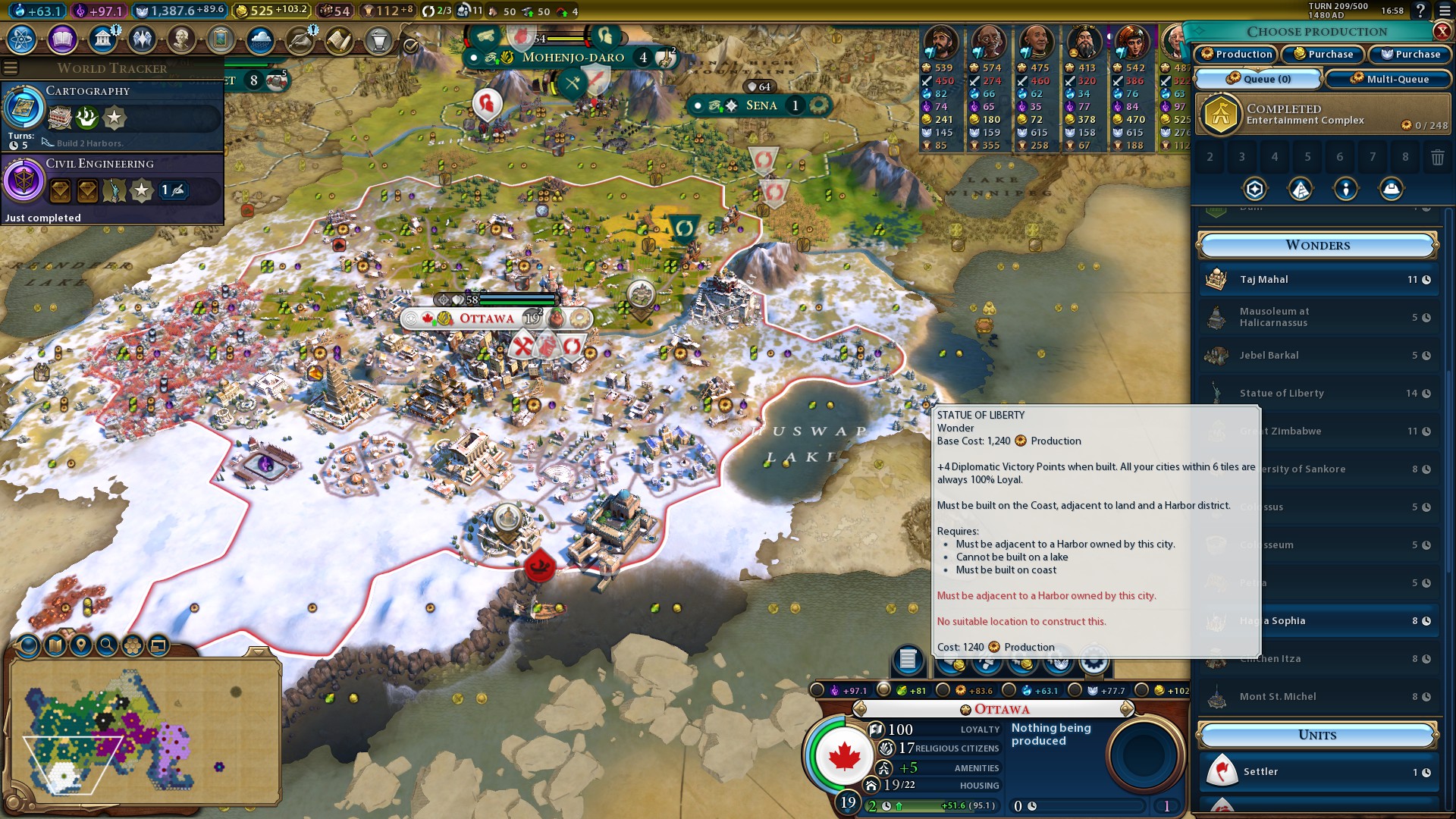Viewport: 1456px width, 819px height.
Task: Open the faith Purchase tab
Action: (x=1410, y=54)
